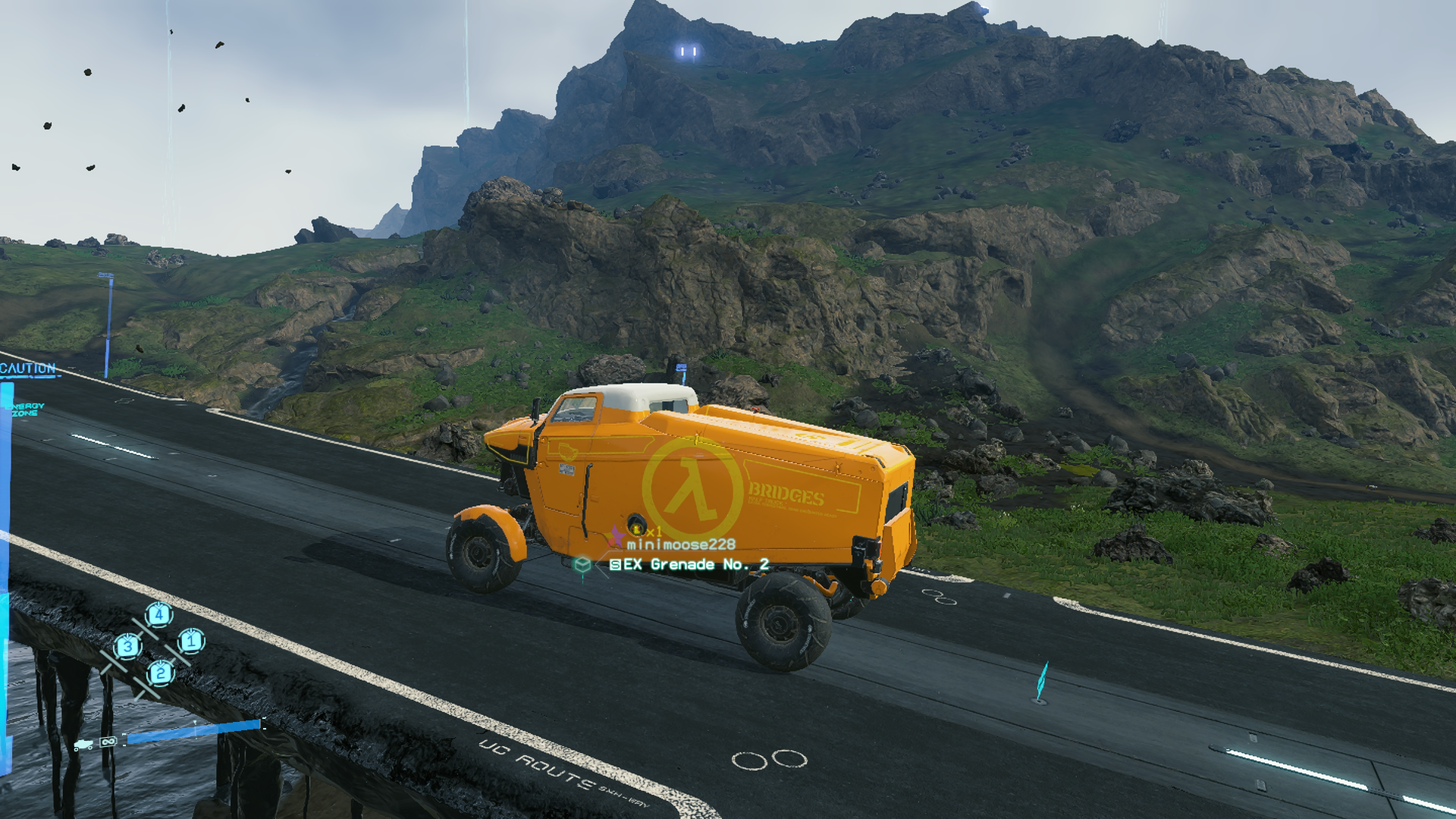Choose cargo marker number 4
The image size is (1456, 819).
(x=158, y=613)
